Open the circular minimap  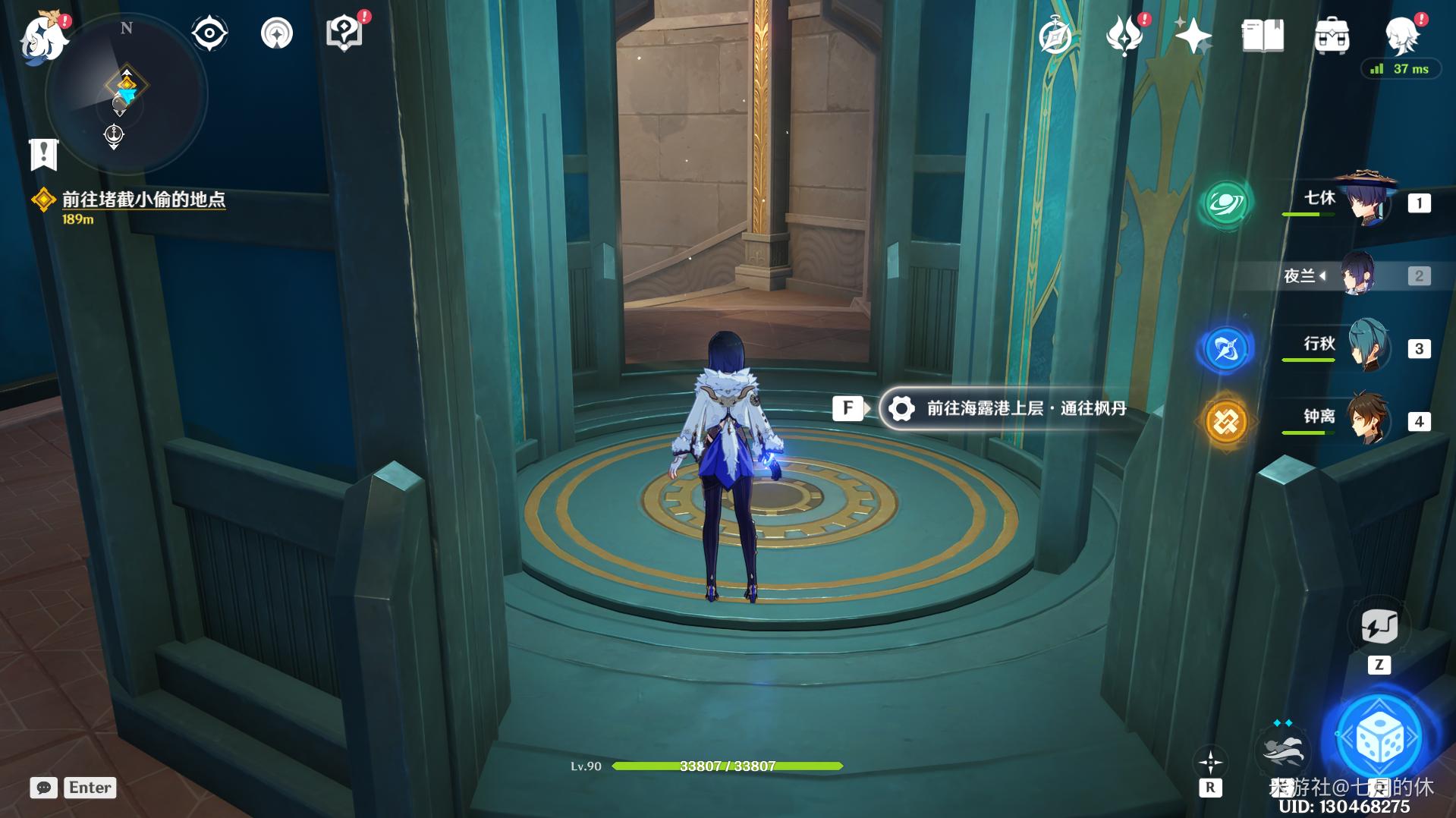[126, 96]
